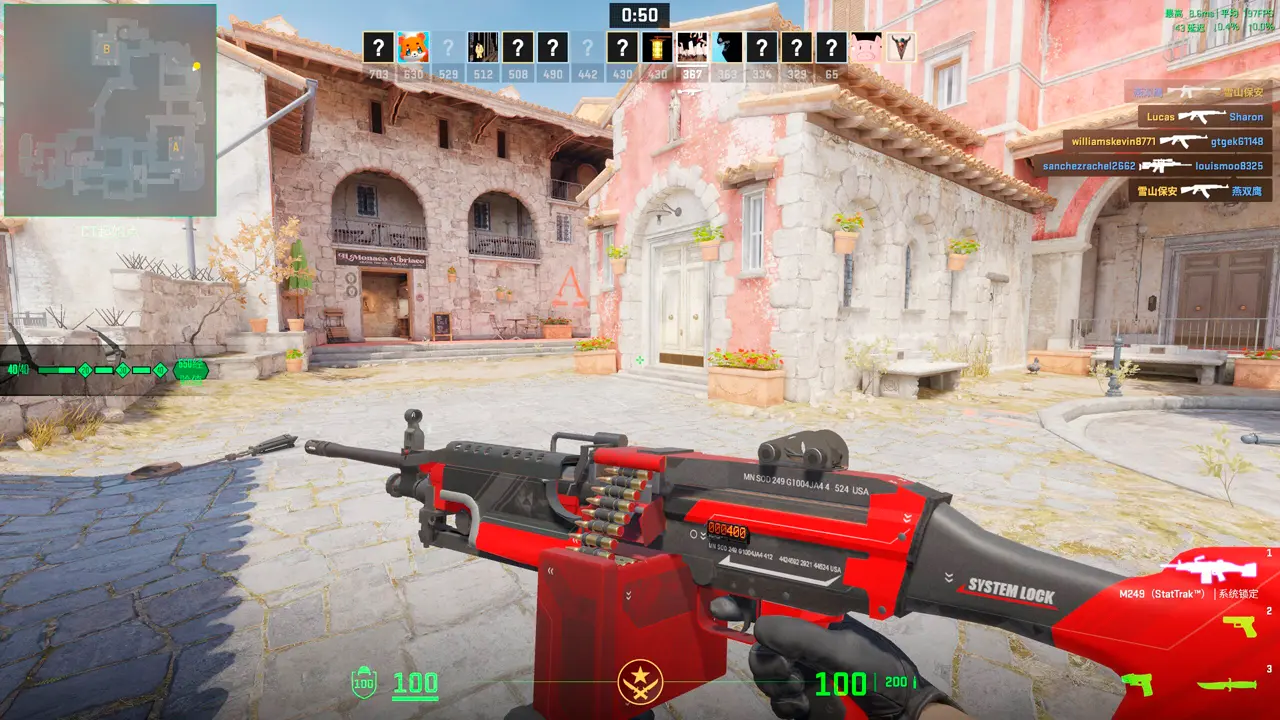Select the orange fox player avatar

tap(413, 47)
